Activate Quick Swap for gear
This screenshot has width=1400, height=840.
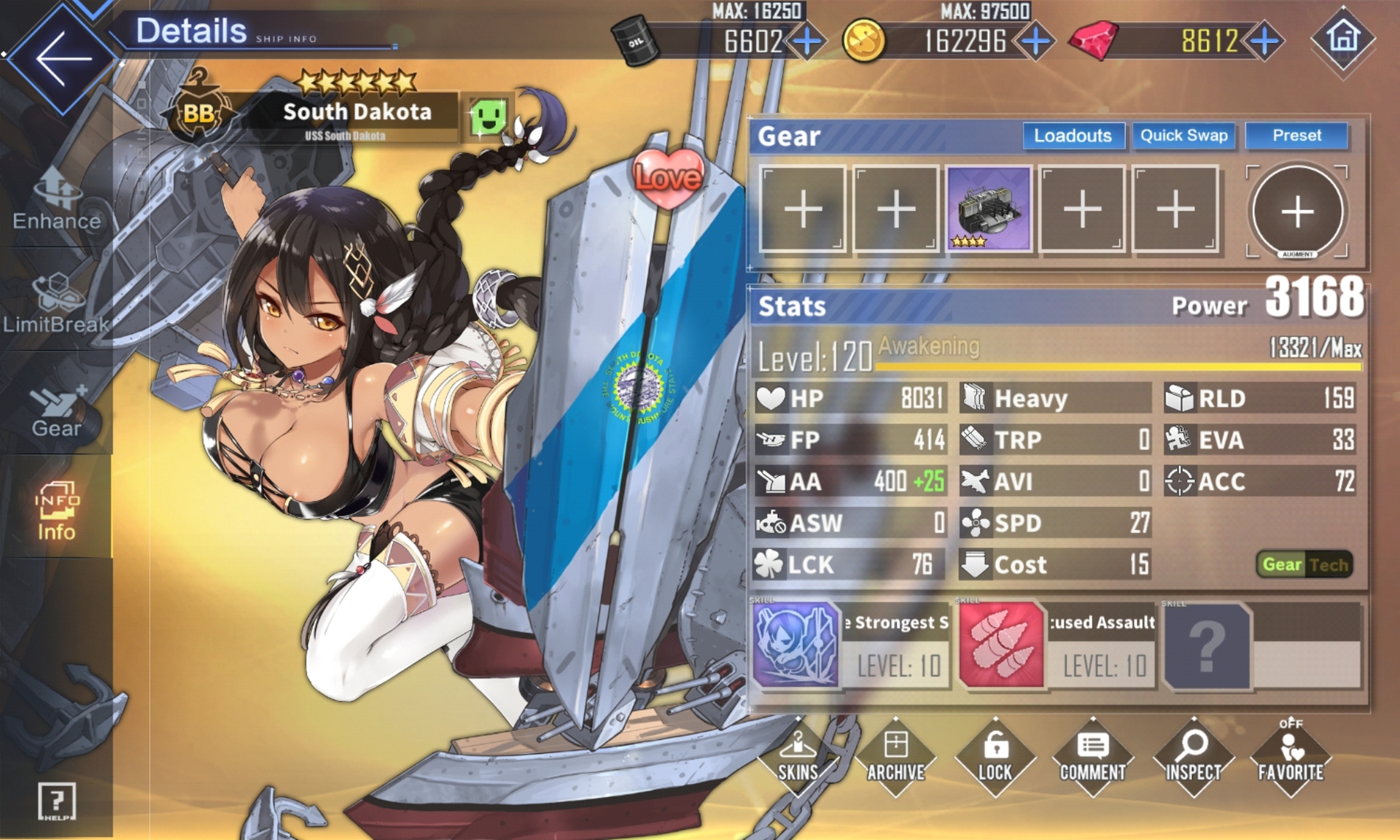(x=1183, y=136)
